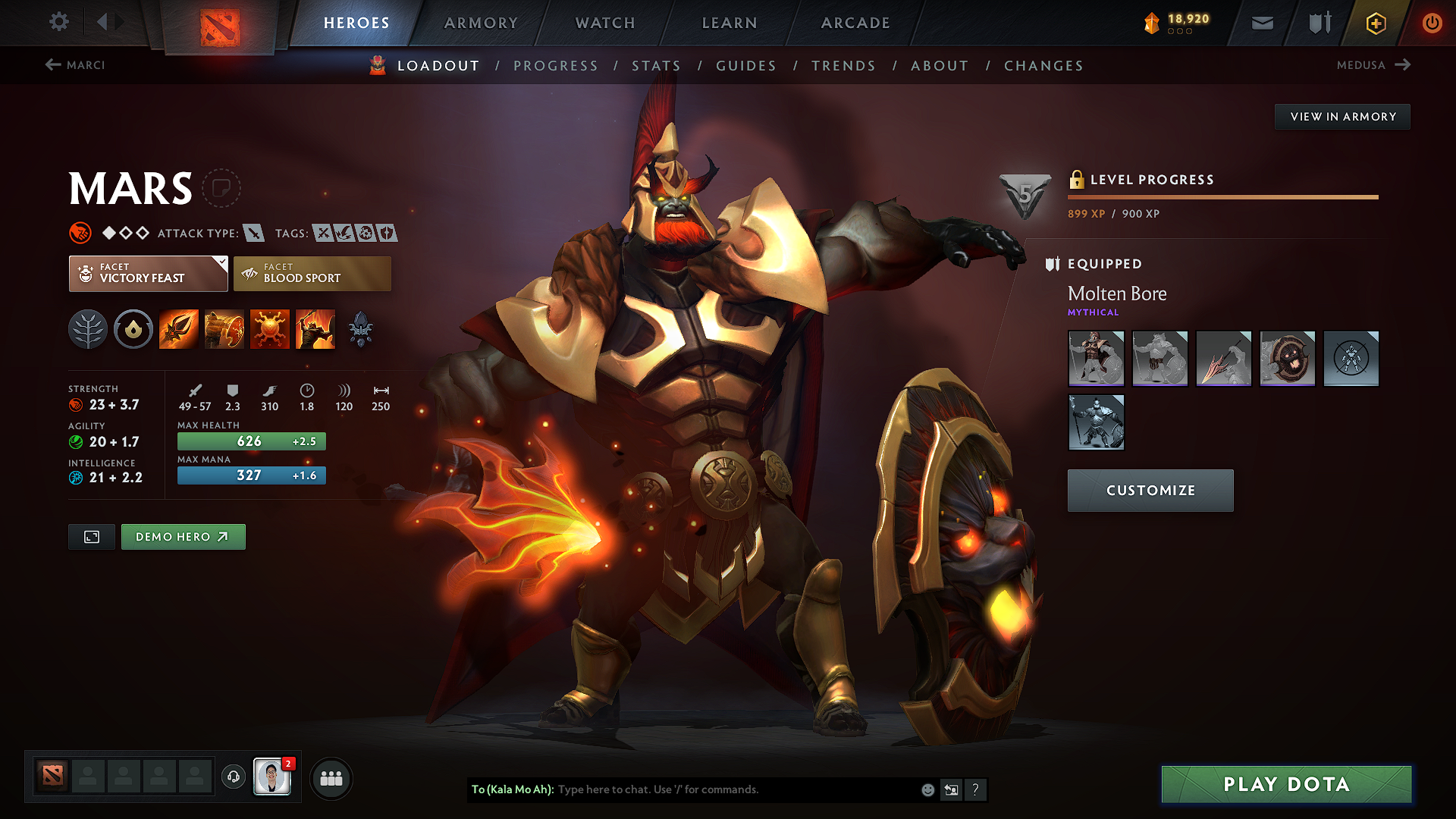Select the Blood Sport facet
This screenshot has height=819, width=1456.
(x=312, y=273)
